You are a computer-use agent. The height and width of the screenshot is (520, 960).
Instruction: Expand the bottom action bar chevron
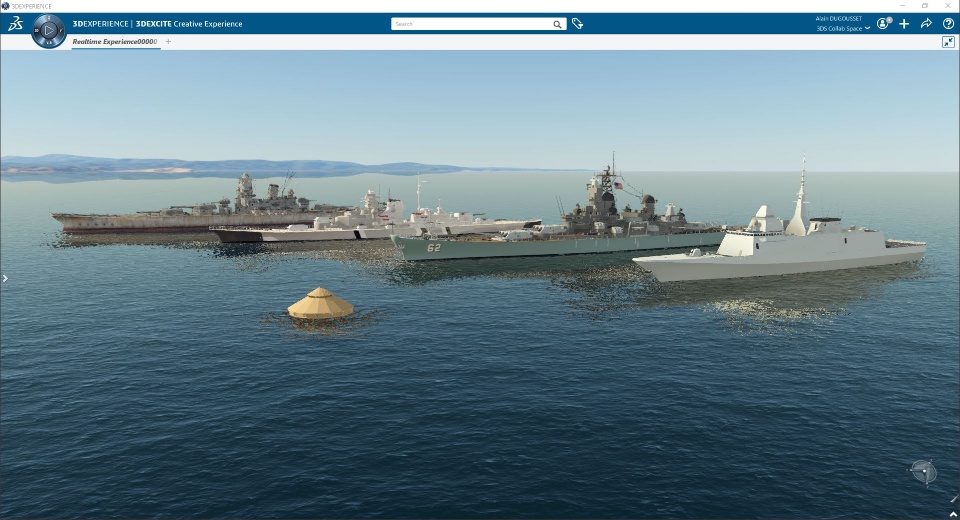click(x=953, y=513)
